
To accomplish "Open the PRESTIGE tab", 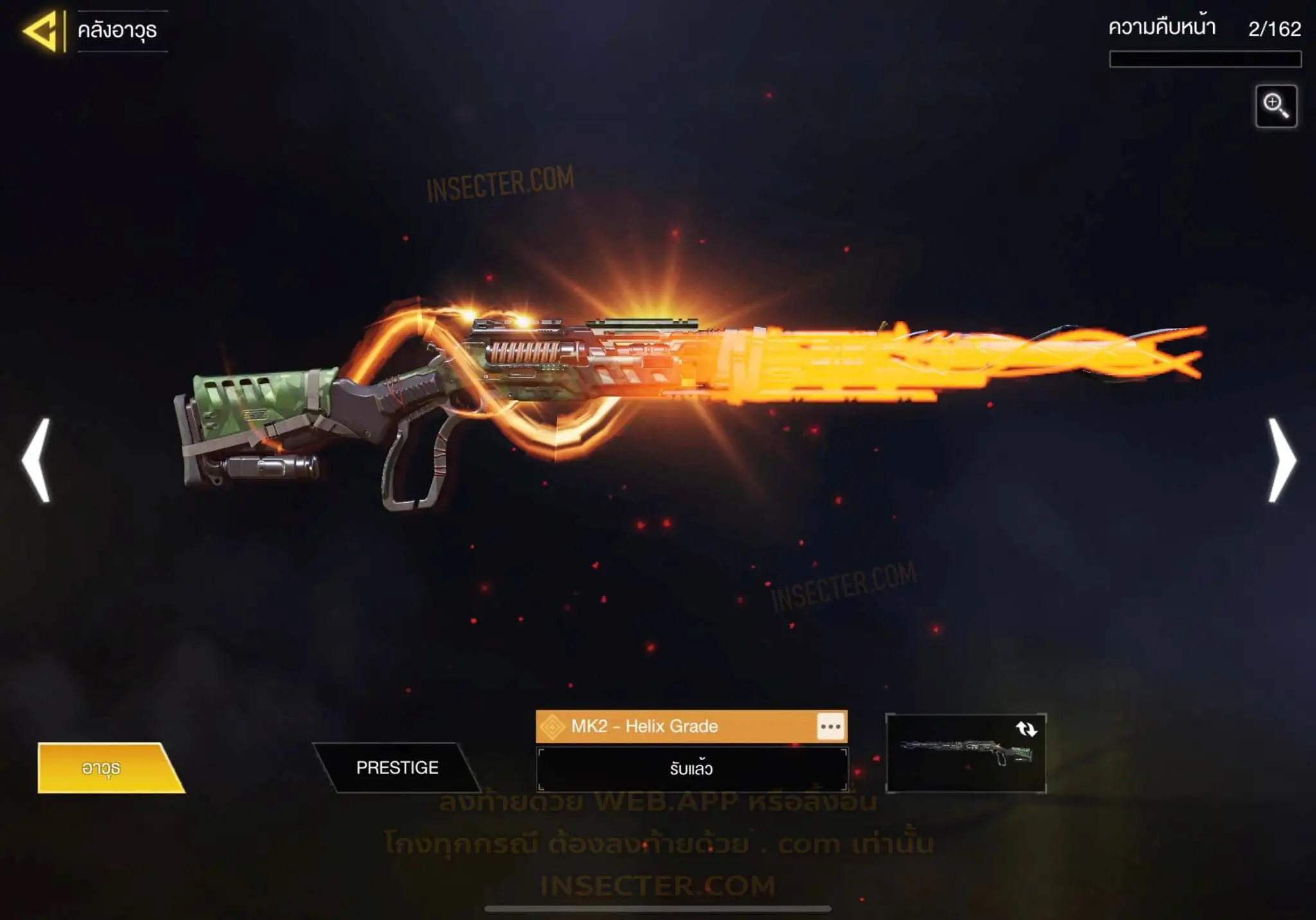I will (x=397, y=768).
